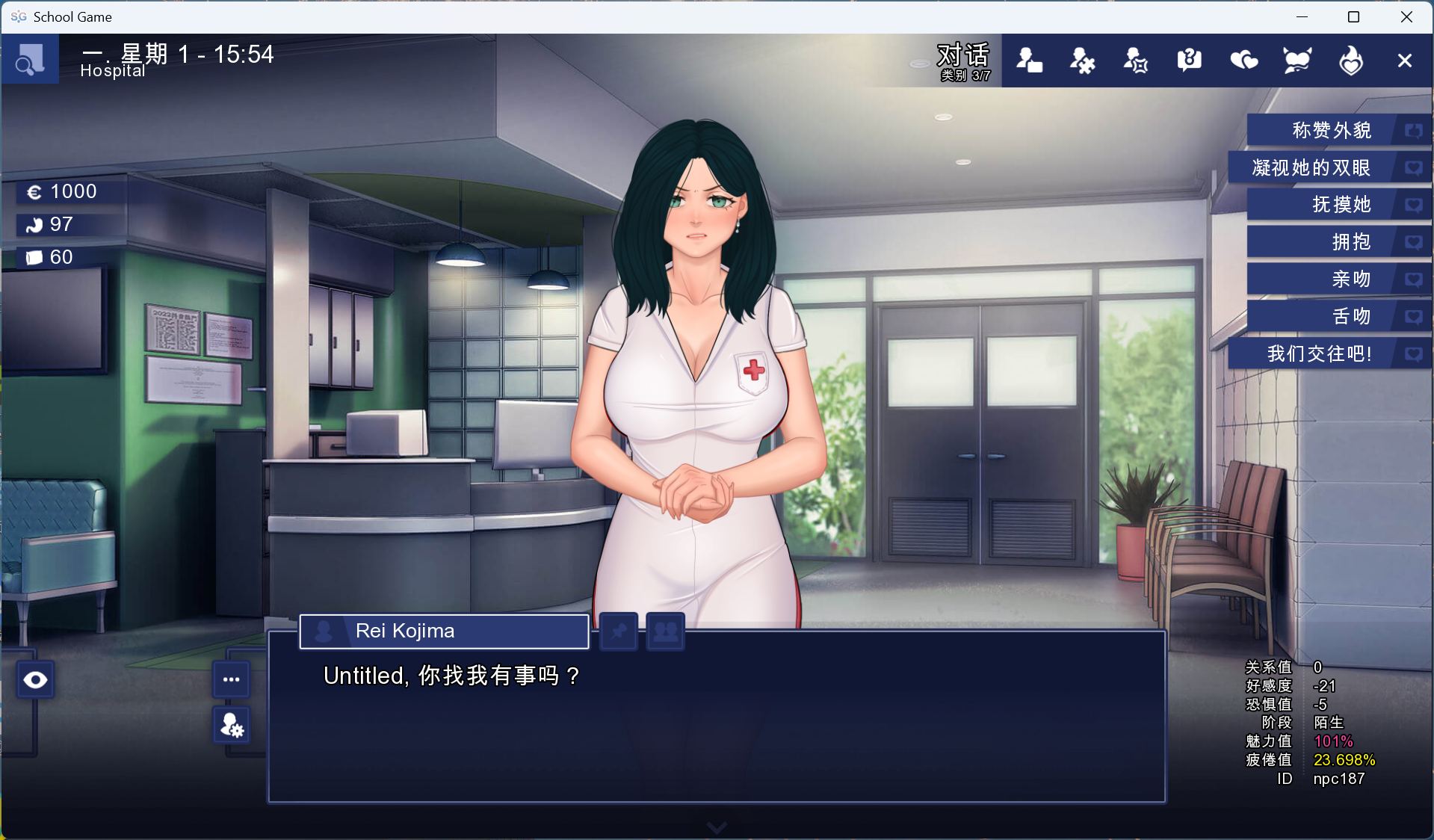
Task: Select the flaming-heart passion category icon
Action: coord(1350,60)
